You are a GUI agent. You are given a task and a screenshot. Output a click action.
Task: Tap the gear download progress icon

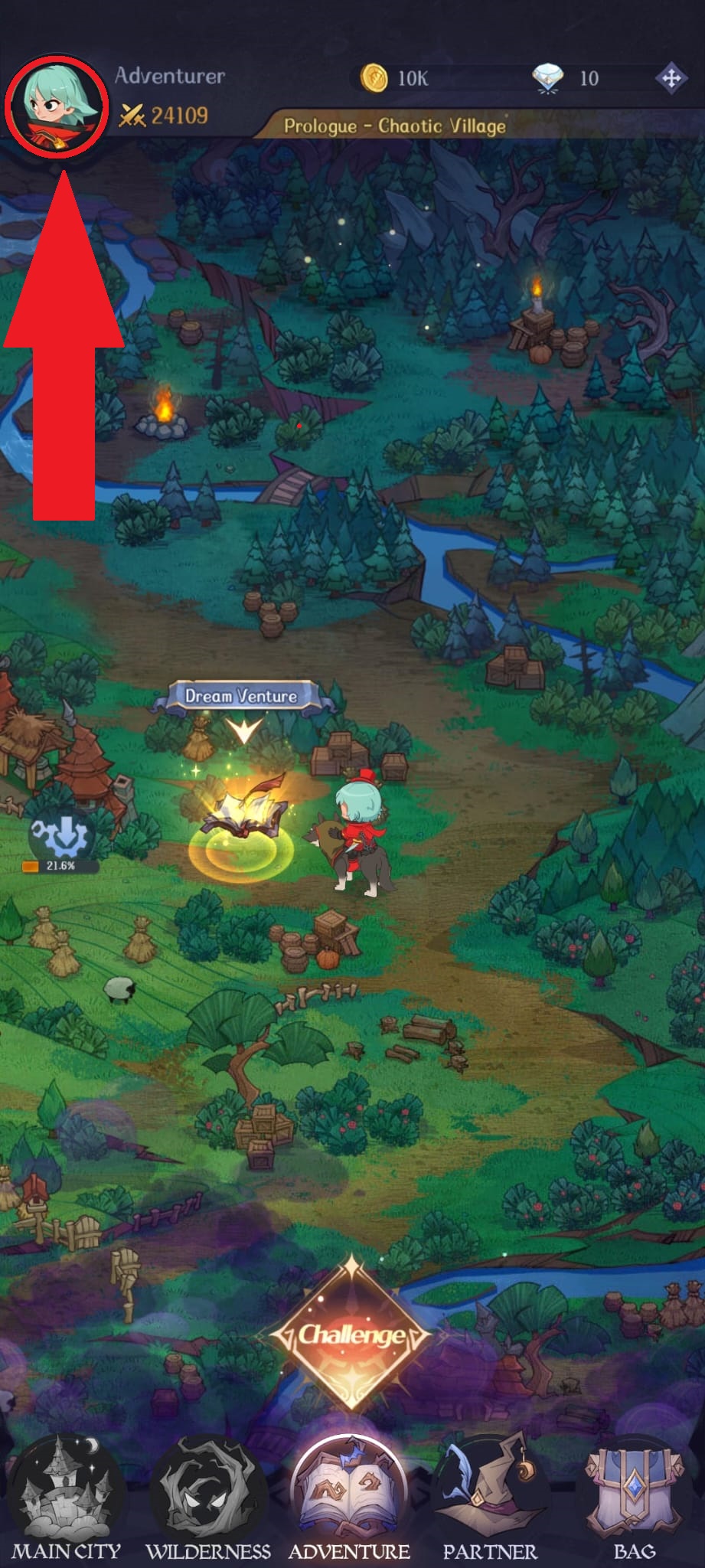pyautogui.click(x=62, y=837)
